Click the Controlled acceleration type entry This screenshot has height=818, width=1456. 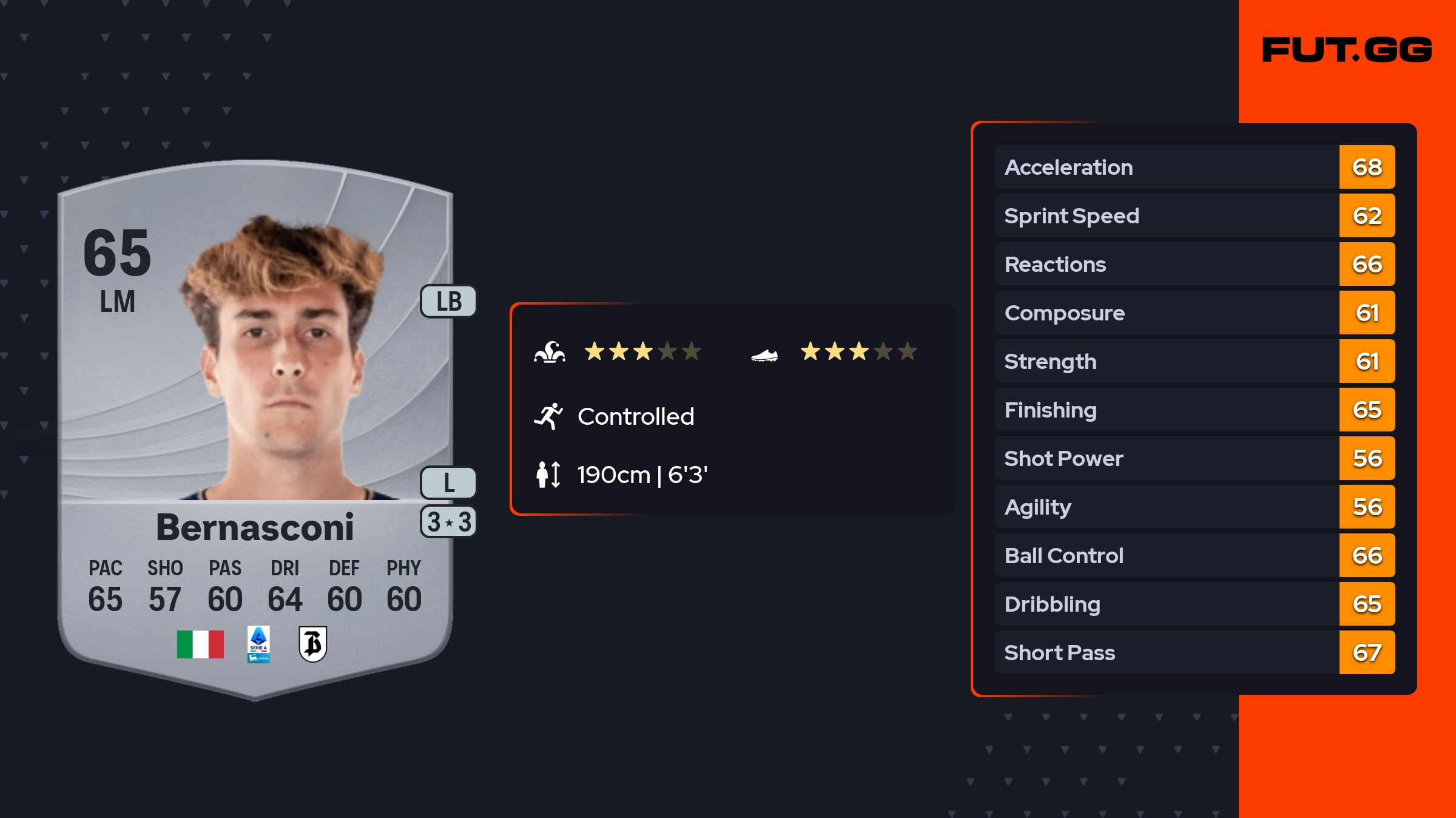[x=635, y=417]
